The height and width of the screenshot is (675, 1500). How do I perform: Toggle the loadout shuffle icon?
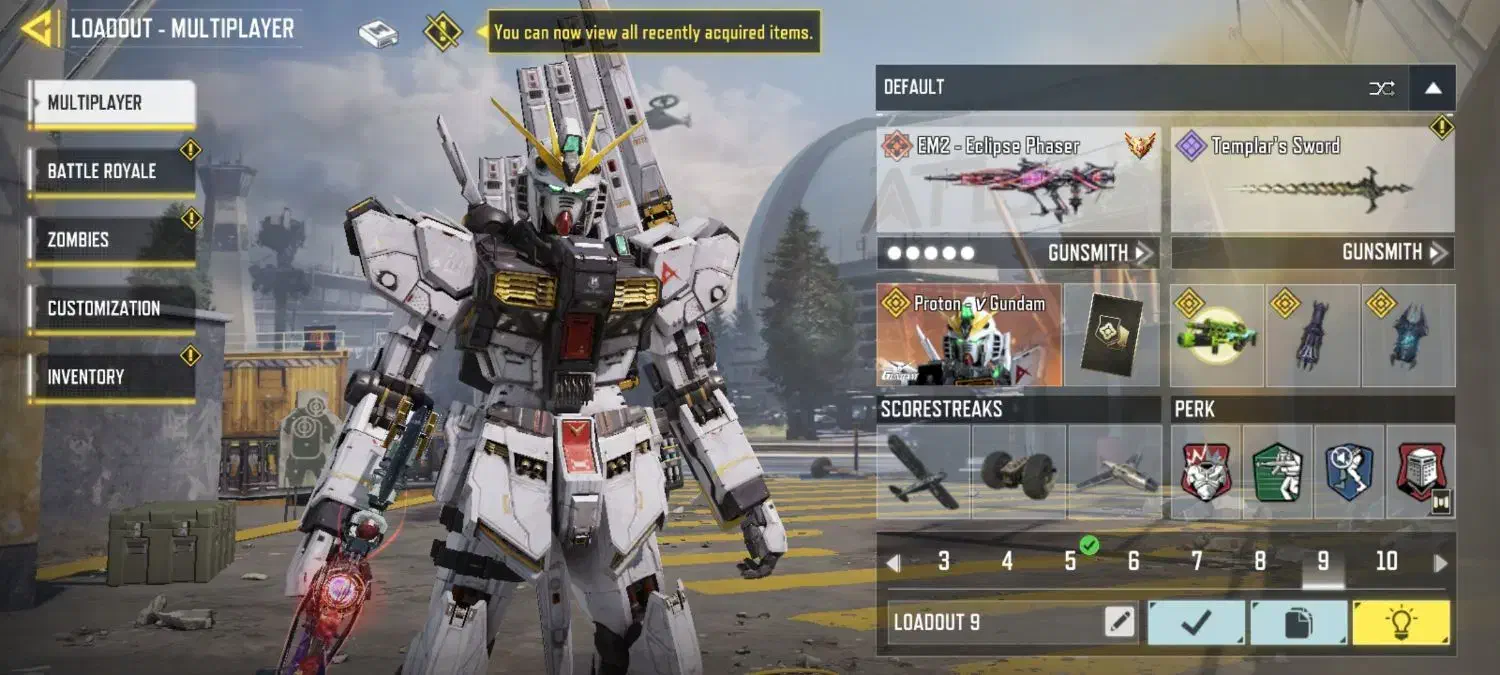coord(1382,88)
